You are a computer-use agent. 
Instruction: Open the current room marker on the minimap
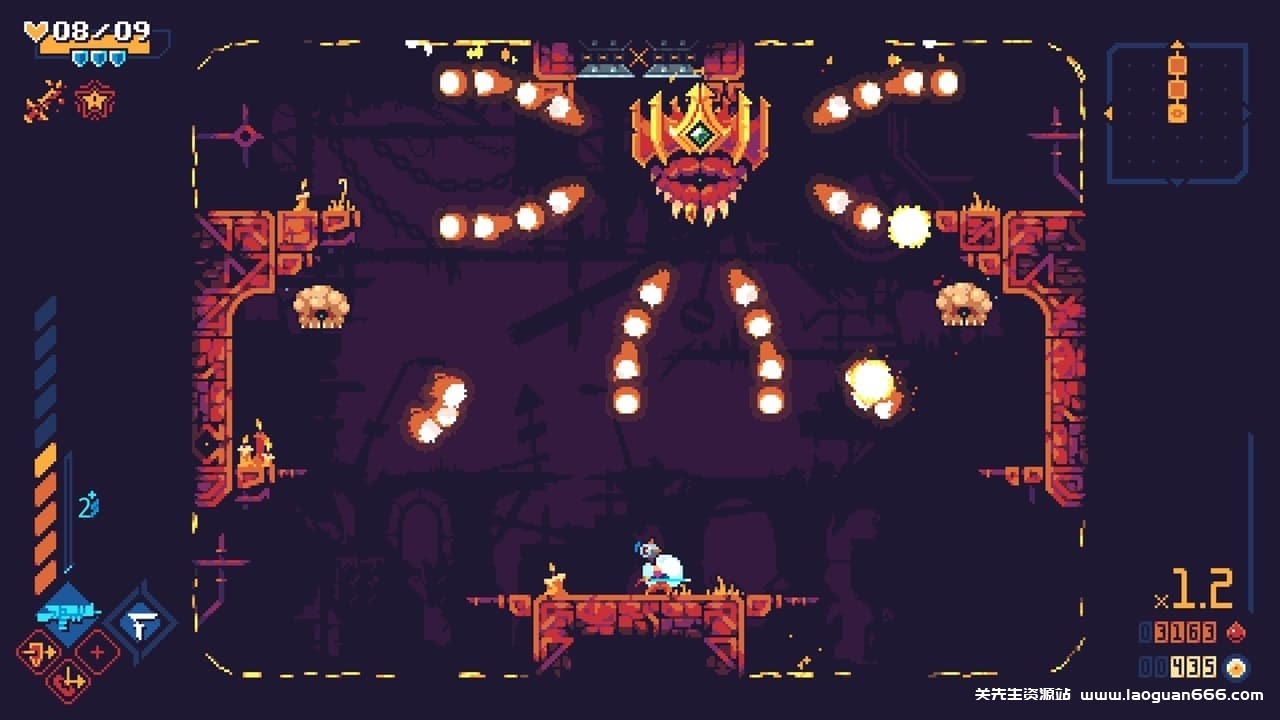click(1176, 114)
